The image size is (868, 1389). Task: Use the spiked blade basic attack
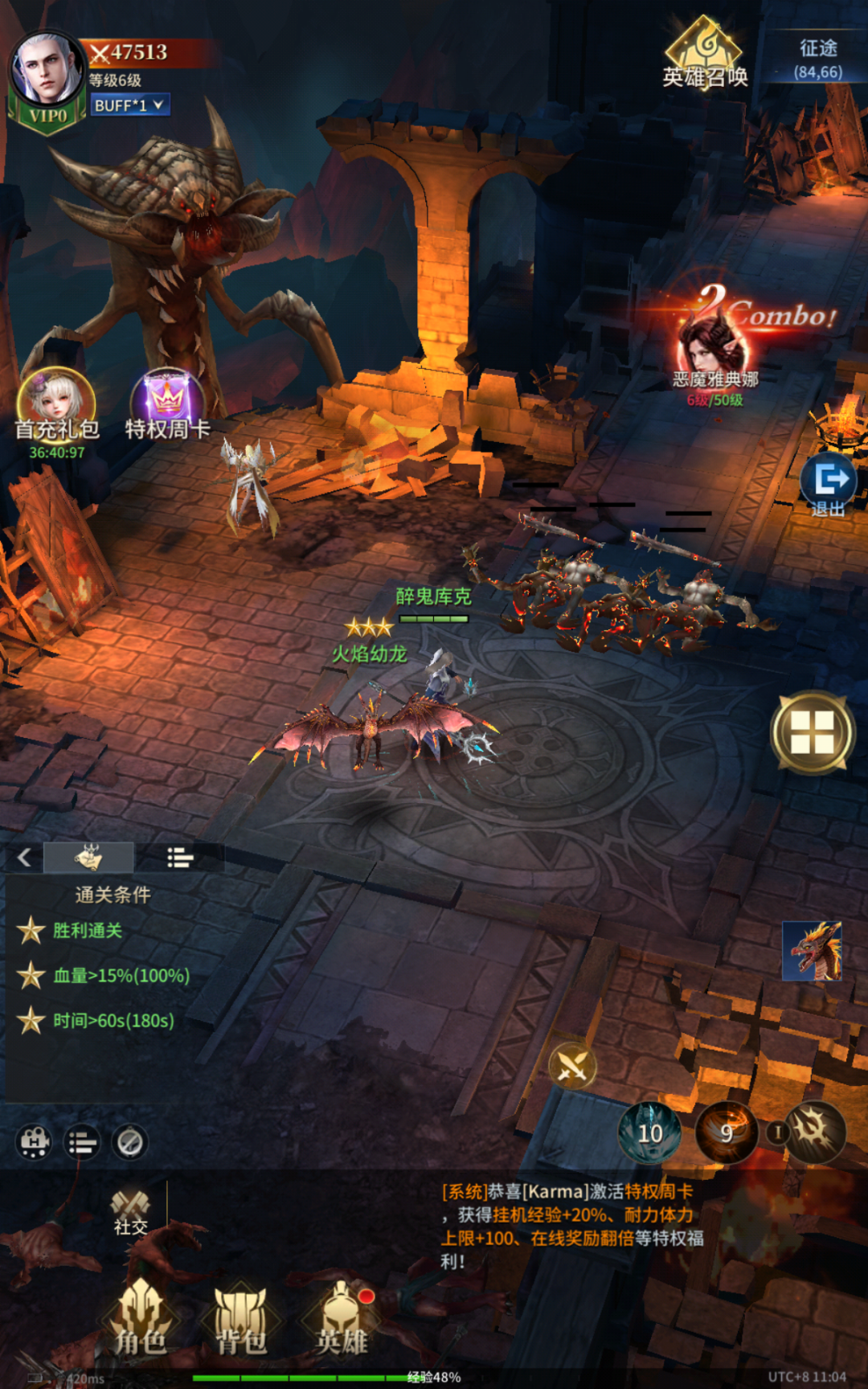pos(815,1132)
